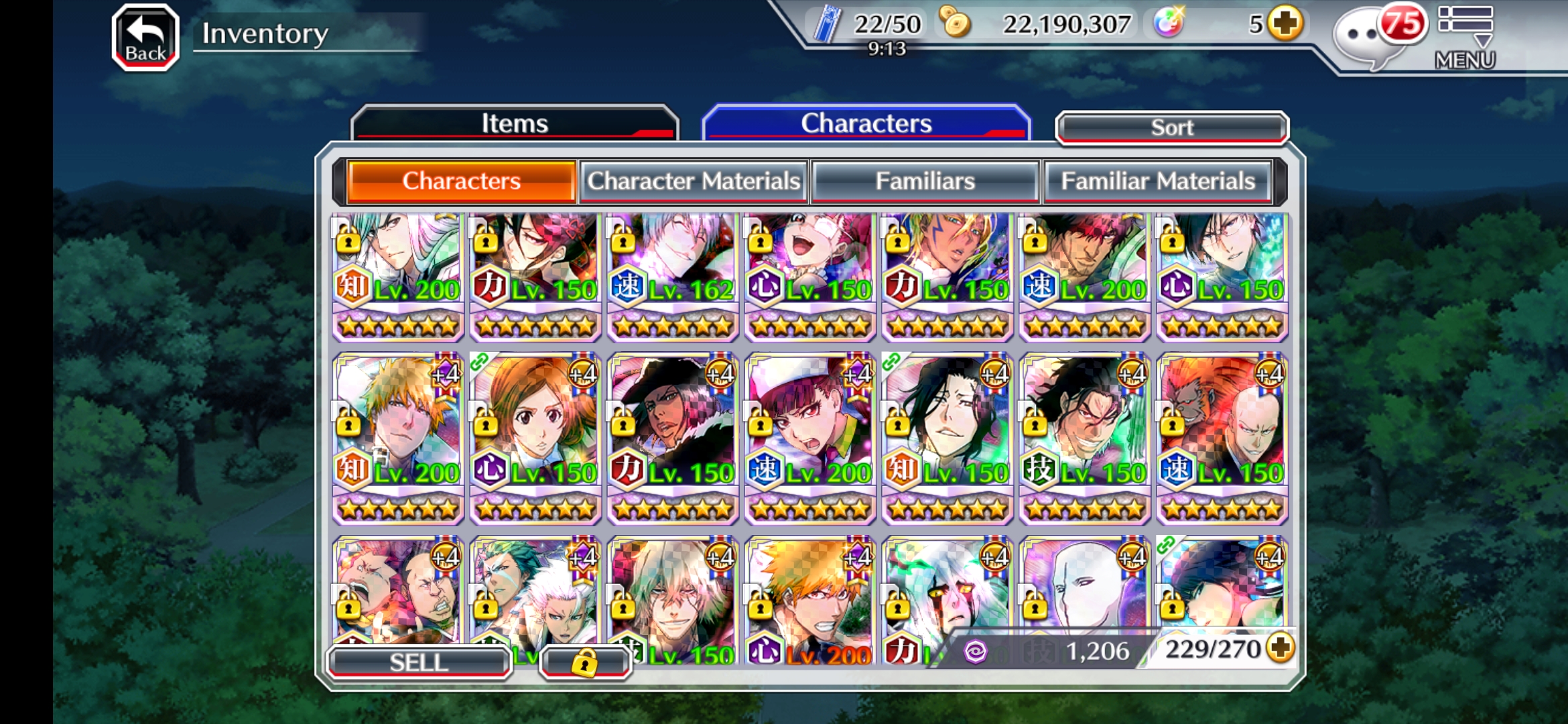Open the Sort options
Viewport: 1568px width, 724px height.
(1172, 127)
